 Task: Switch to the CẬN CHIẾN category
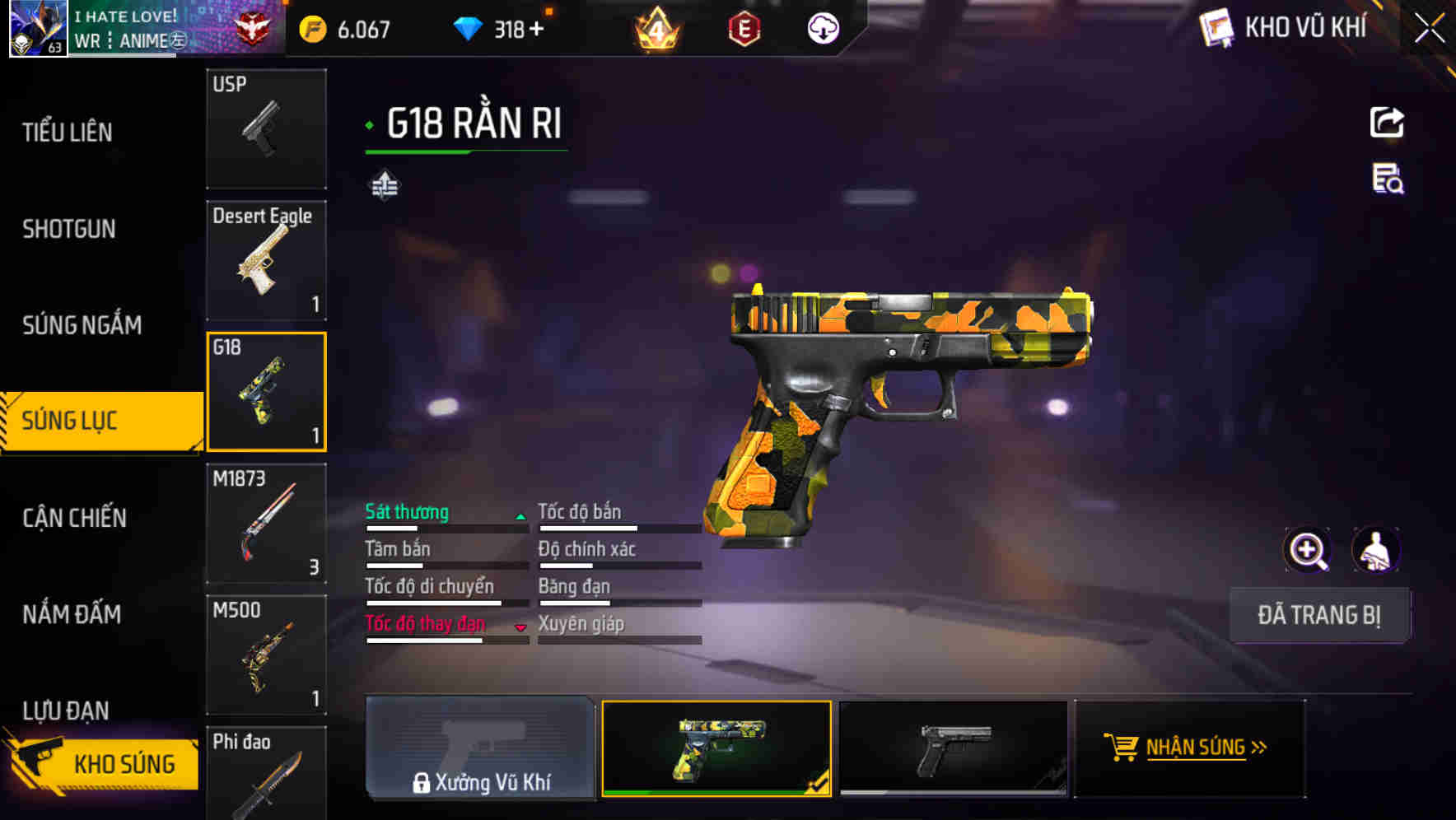click(76, 518)
